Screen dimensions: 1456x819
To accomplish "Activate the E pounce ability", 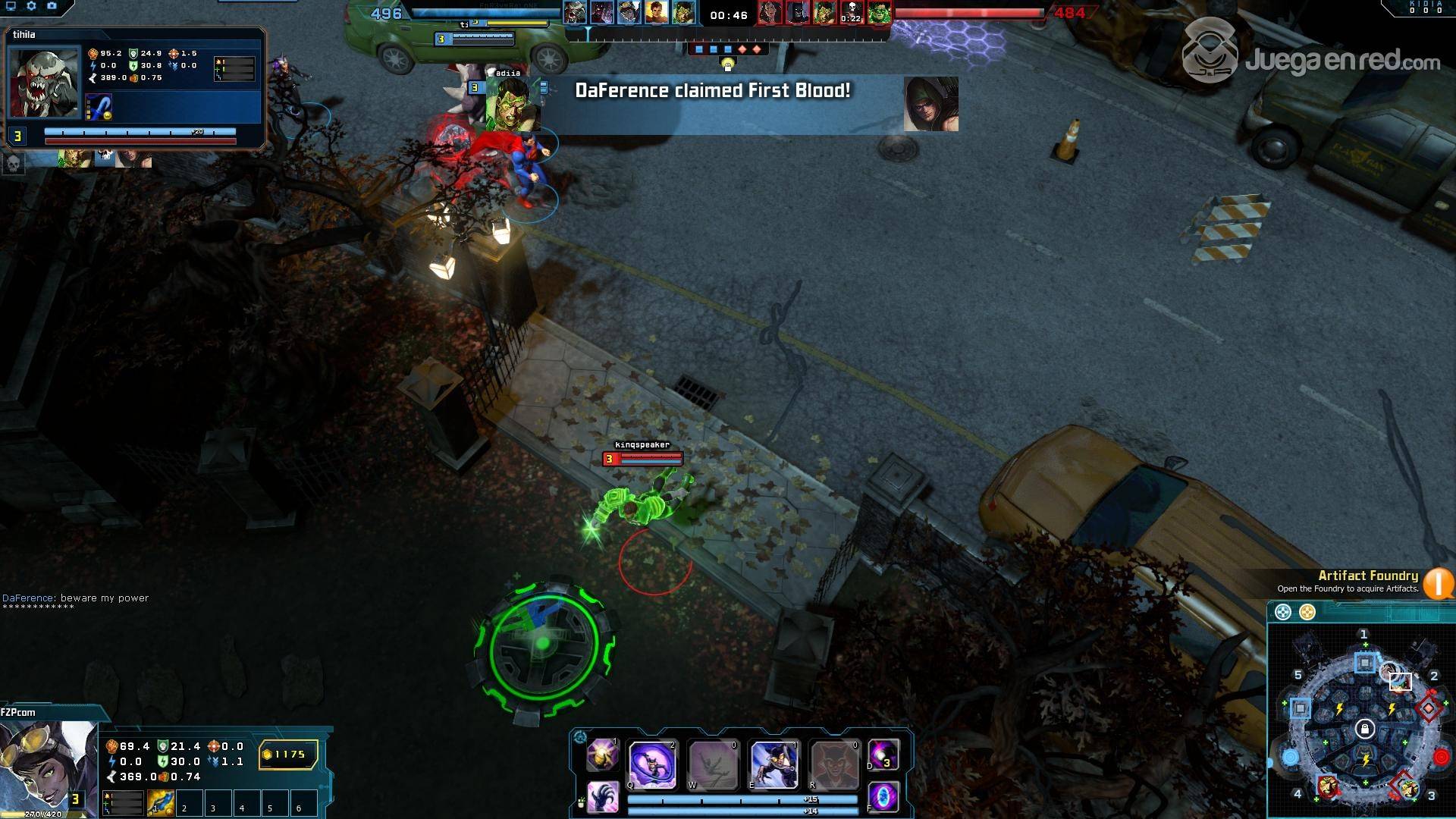I will tap(773, 764).
